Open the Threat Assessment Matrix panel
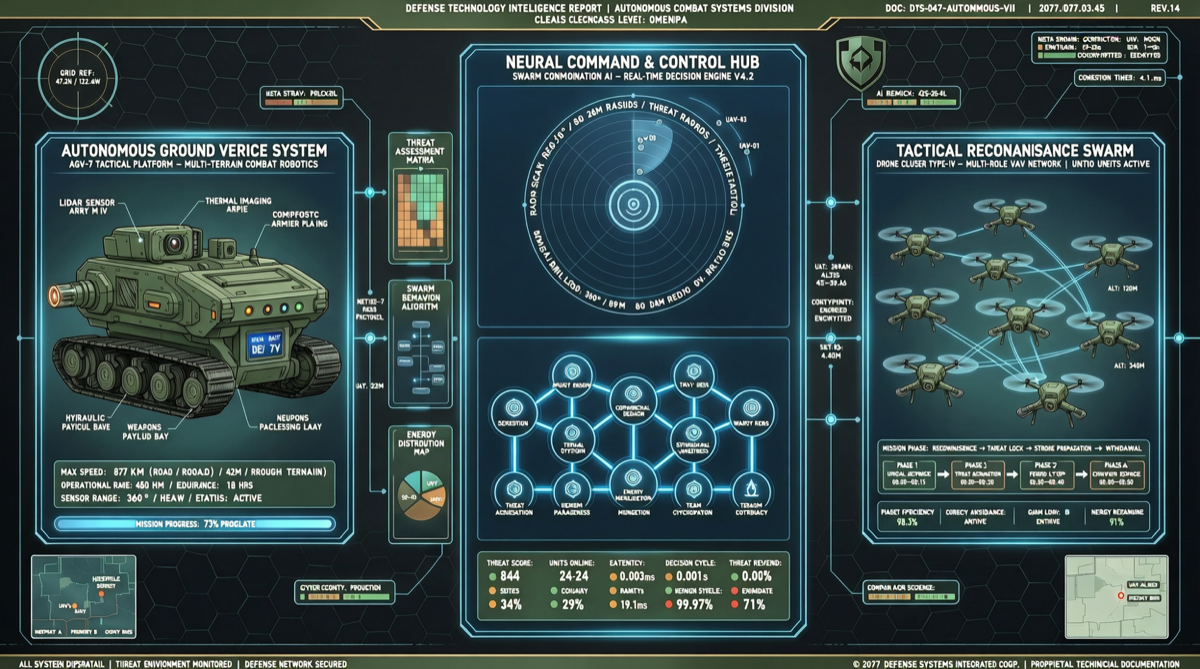The height and width of the screenshot is (669, 1200). pyautogui.click(x=420, y=198)
